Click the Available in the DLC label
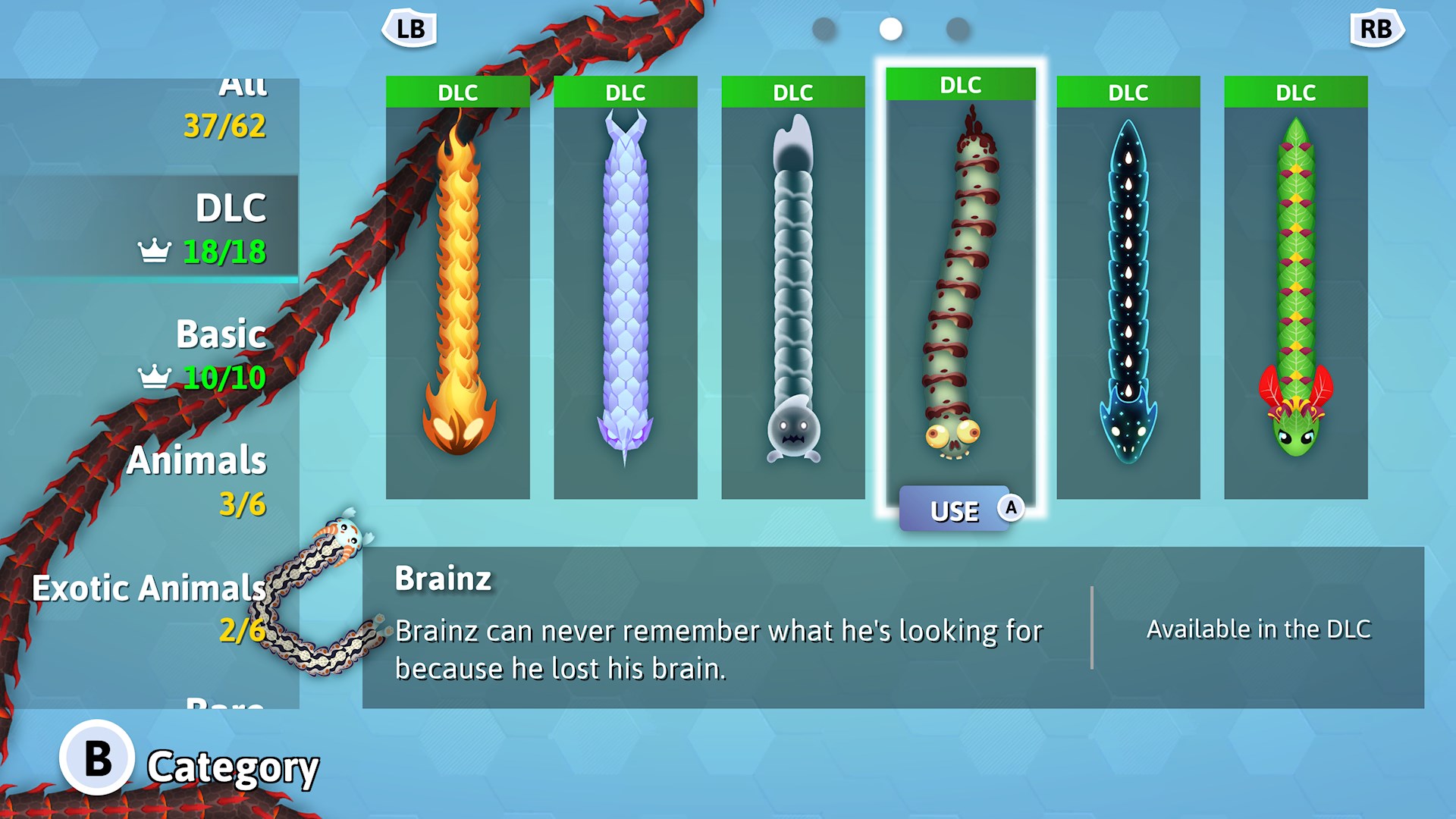The width and height of the screenshot is (1456, 819). point(1259,628)
